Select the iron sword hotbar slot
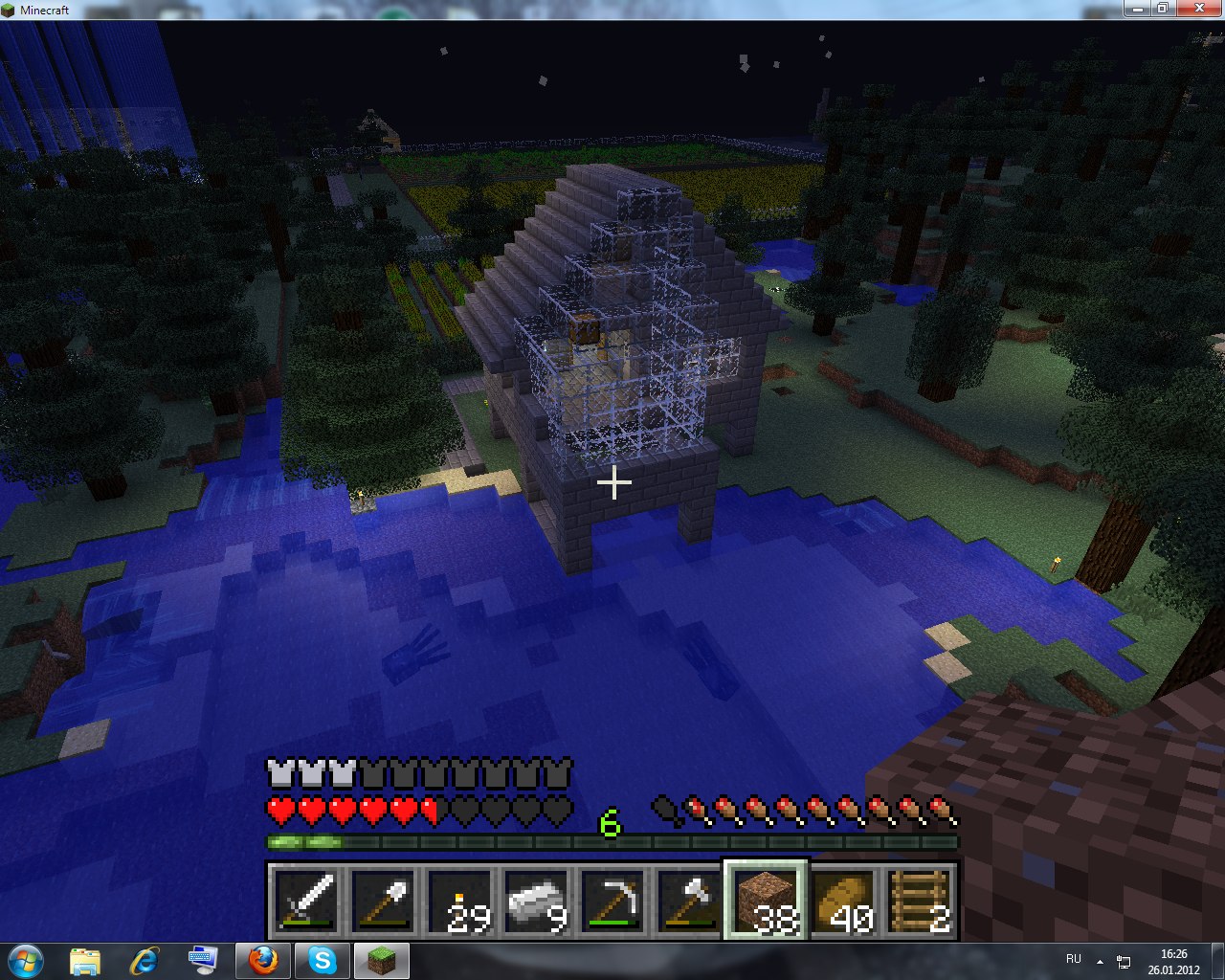The height and width of the screenshot is (980, 1225). pyautogui.click(x=306, y=902)
